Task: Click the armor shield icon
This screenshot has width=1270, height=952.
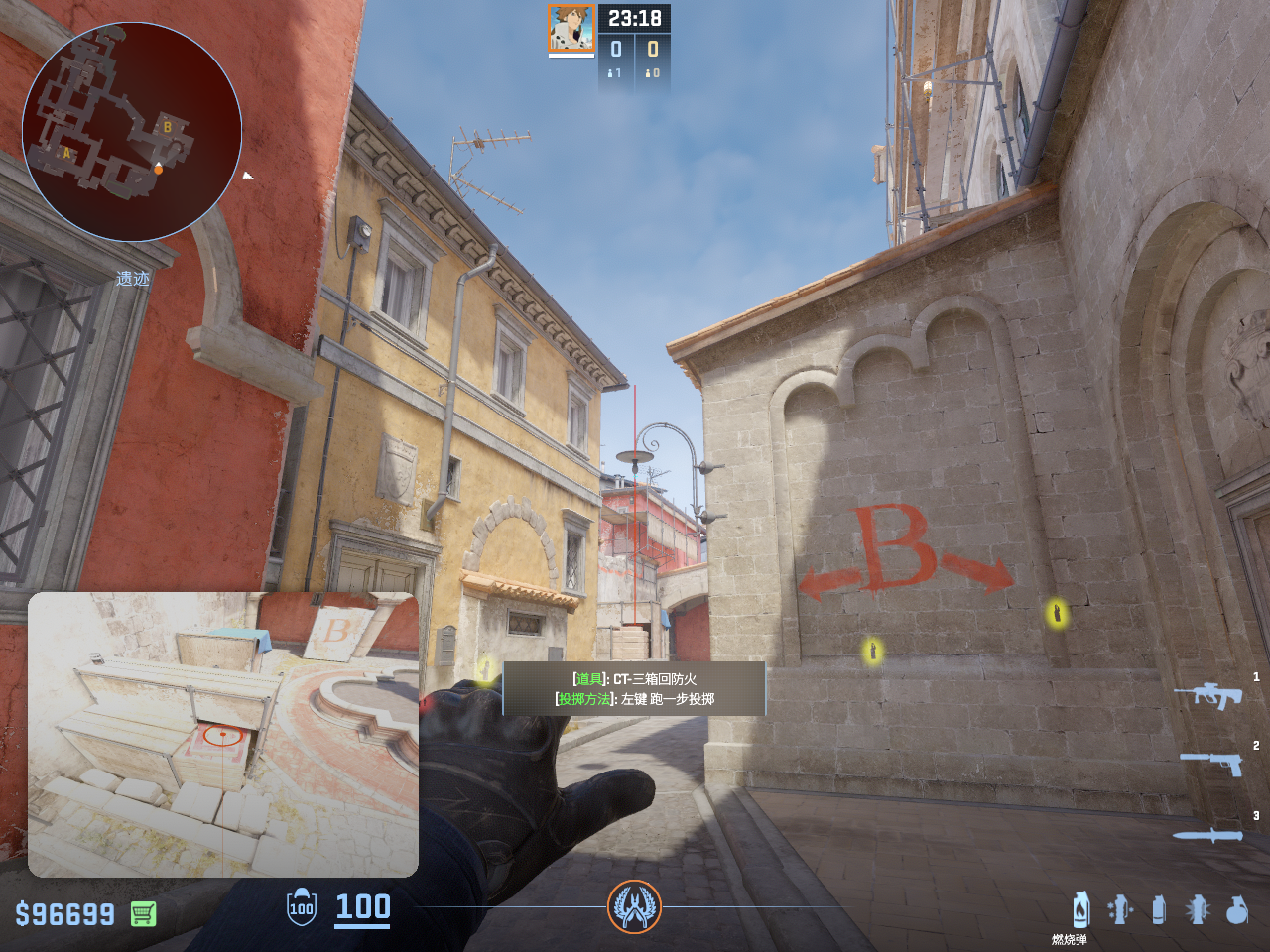Action: click(x=302, y=907)
